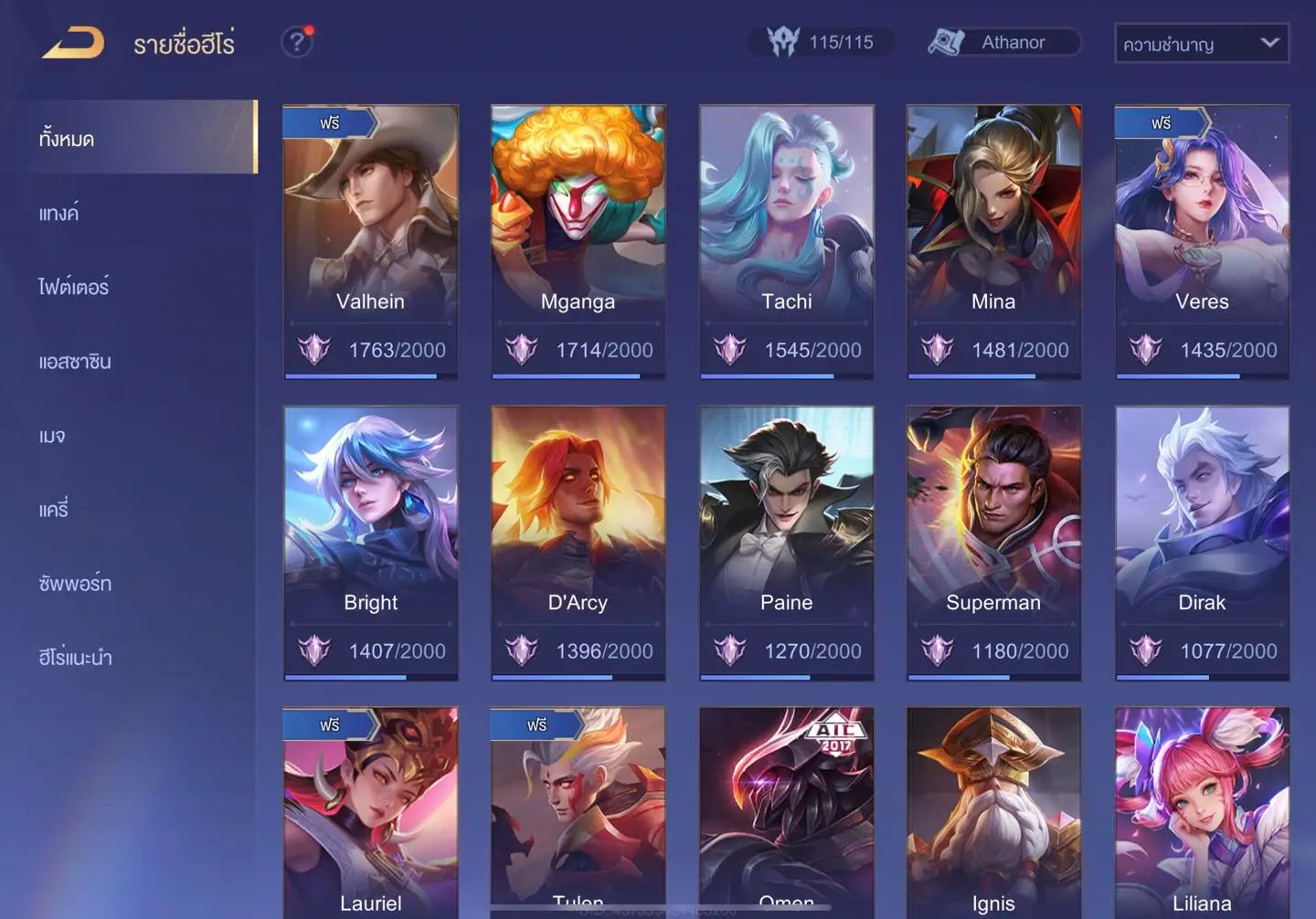The width and height of the screenshot is (1316, 919).
Task: Open the question mark help icon
Action: click(296, 42)
